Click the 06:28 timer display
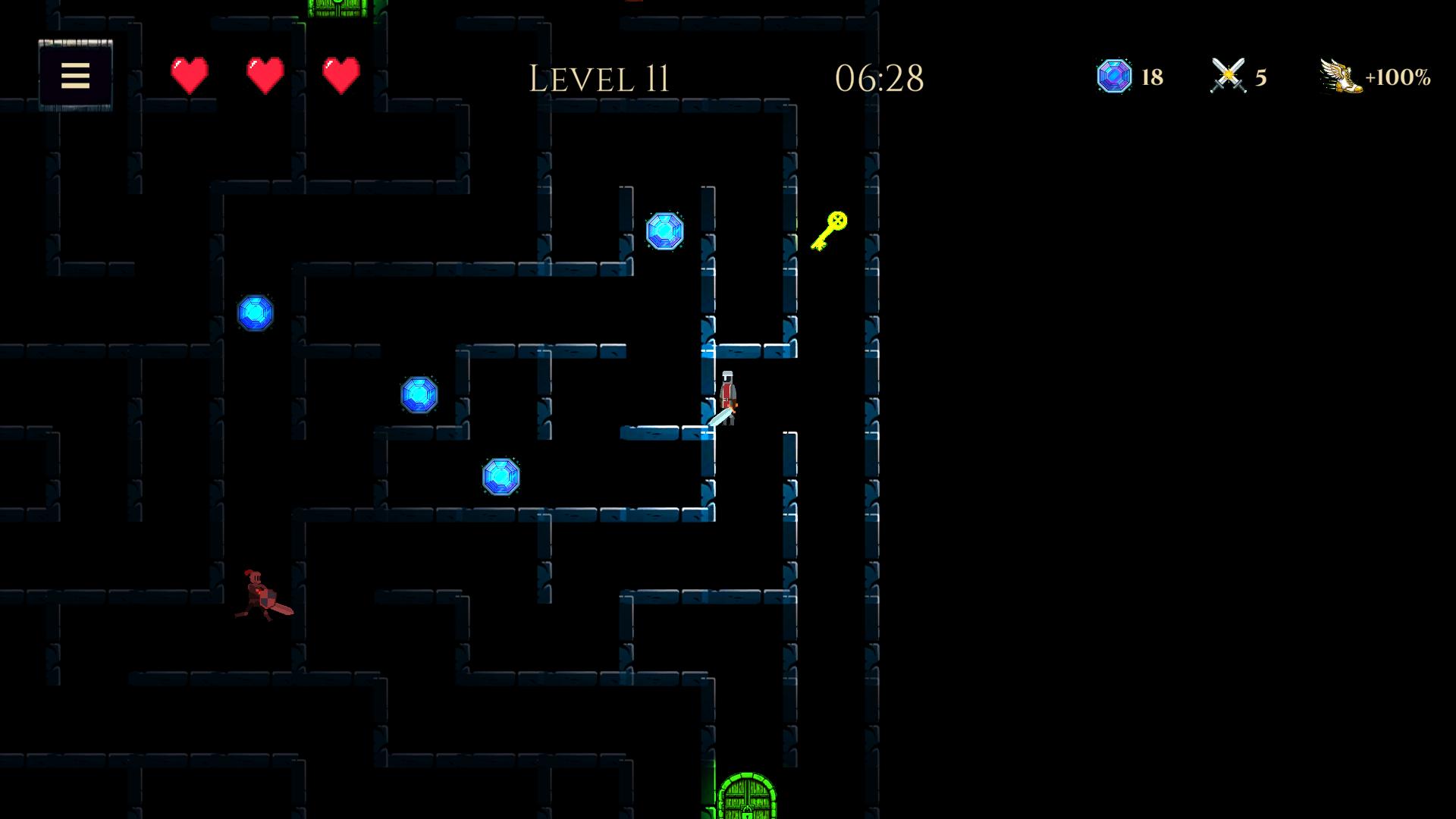The height and width of the screenshot is (819, 1456). pos(880,78)
